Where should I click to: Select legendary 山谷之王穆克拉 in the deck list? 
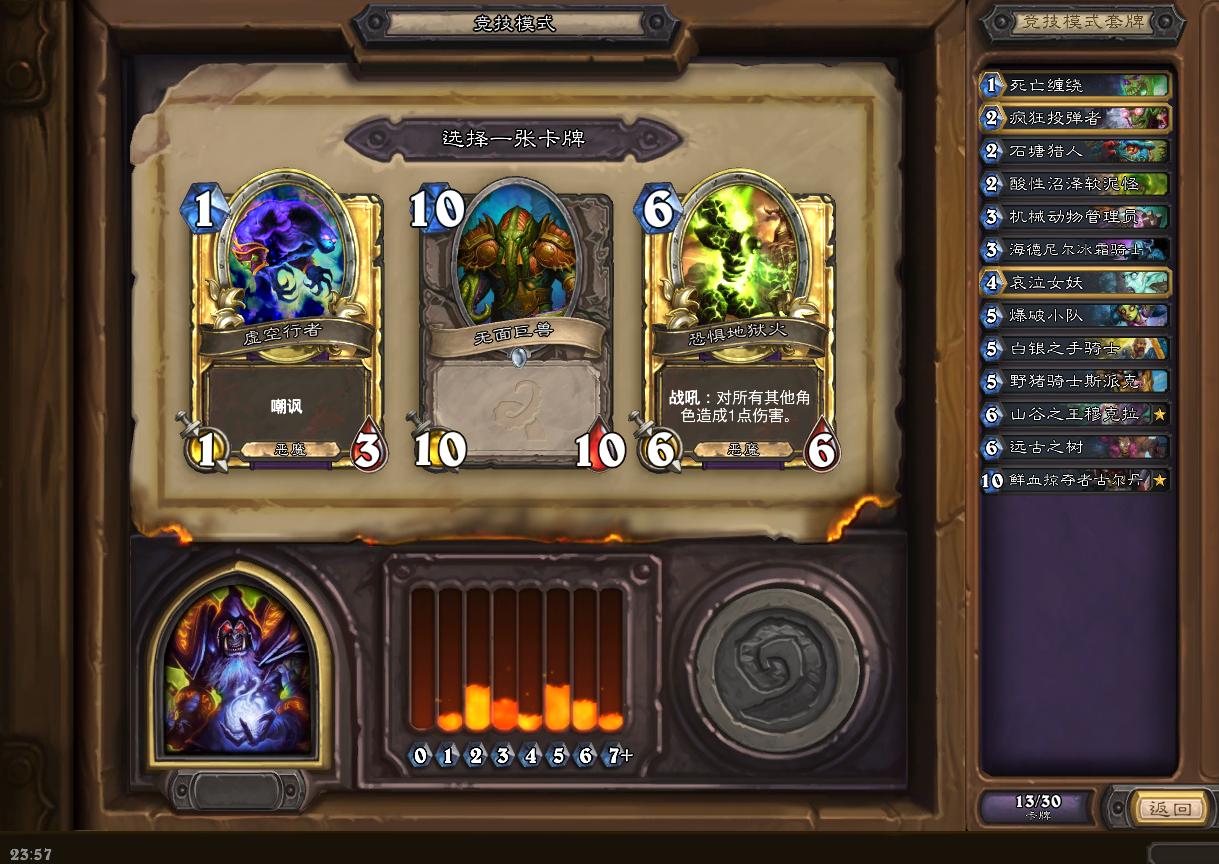(x=1075, y=414)
